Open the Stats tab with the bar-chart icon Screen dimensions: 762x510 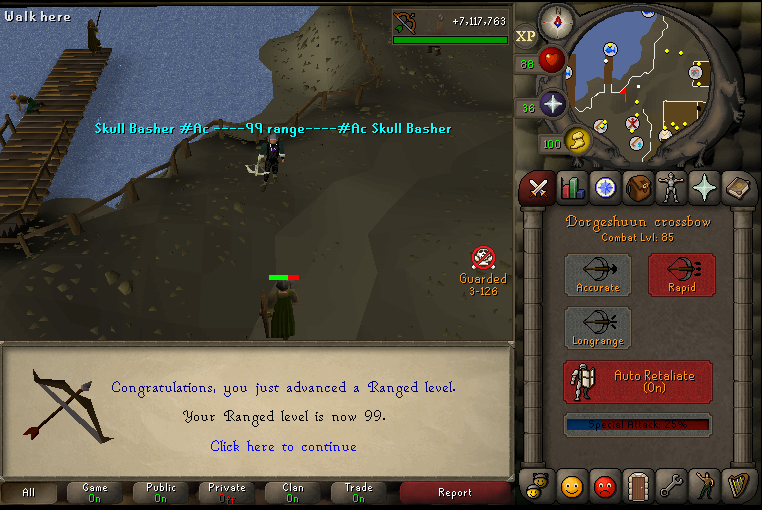point(572,187)
